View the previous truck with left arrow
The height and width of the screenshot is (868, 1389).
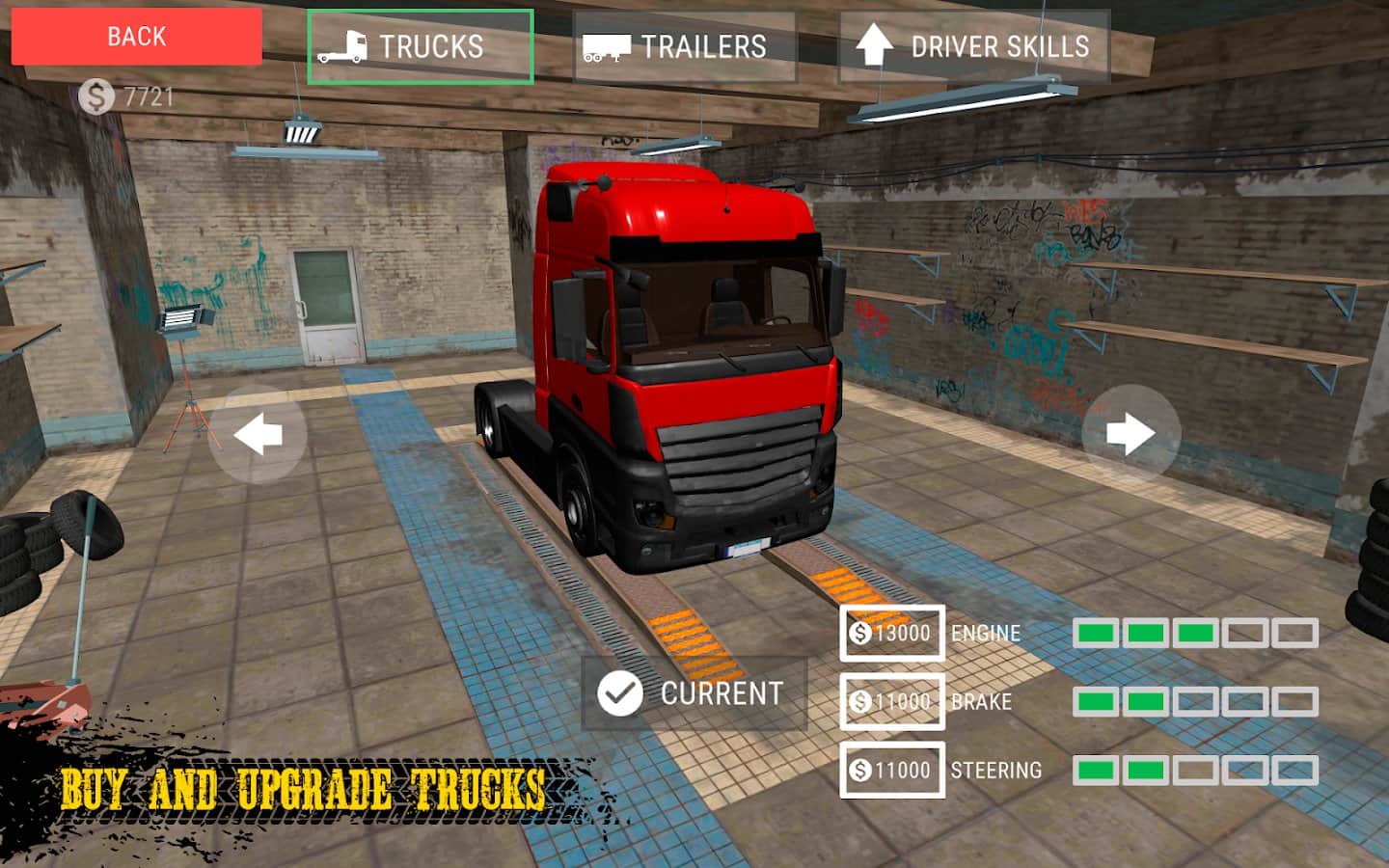tap(258, 434)
